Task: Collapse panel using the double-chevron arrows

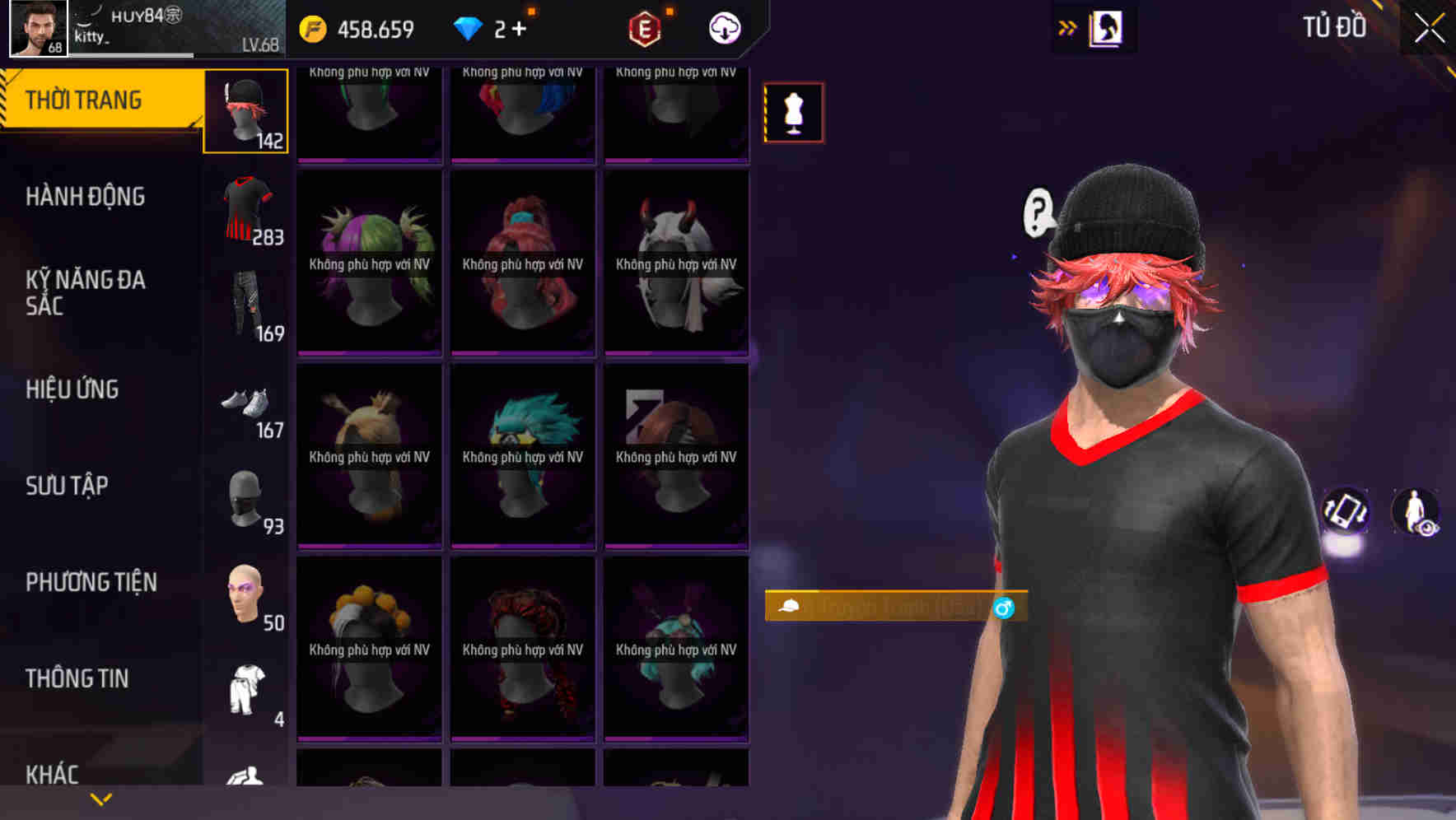Action: point(1068,26)
